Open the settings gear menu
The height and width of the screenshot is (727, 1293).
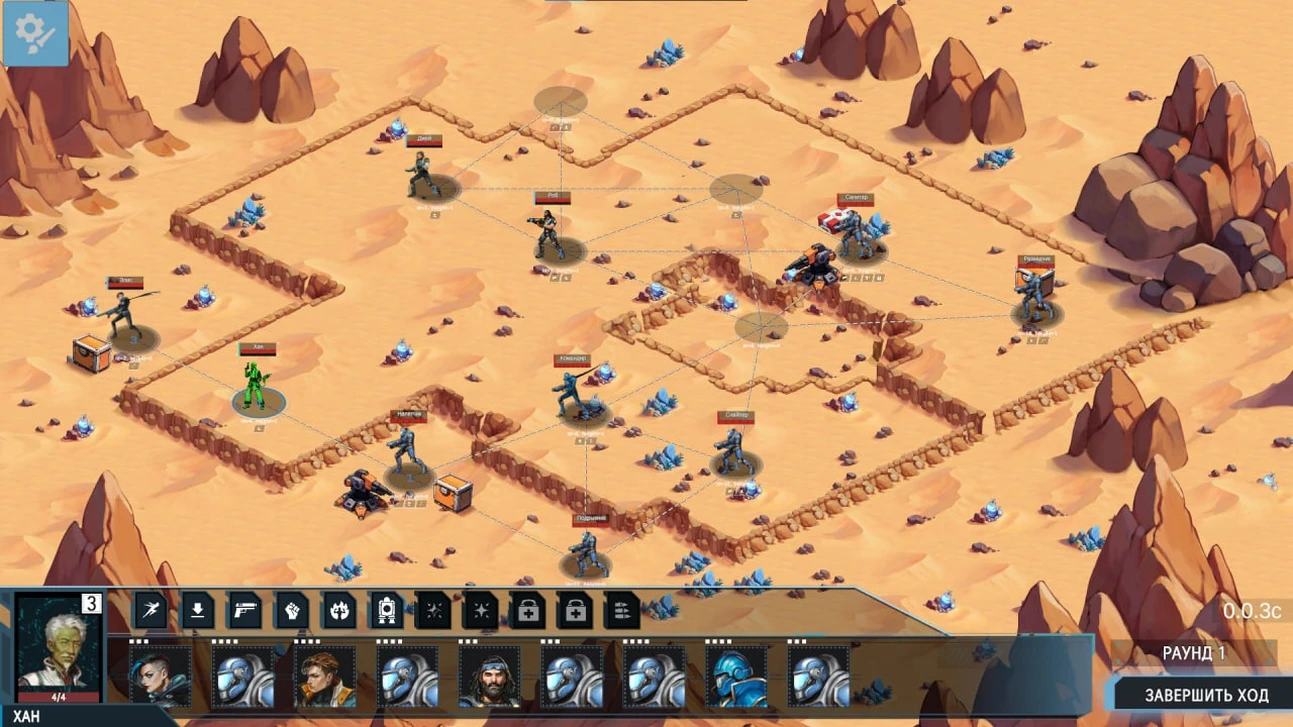pos(35,33)
